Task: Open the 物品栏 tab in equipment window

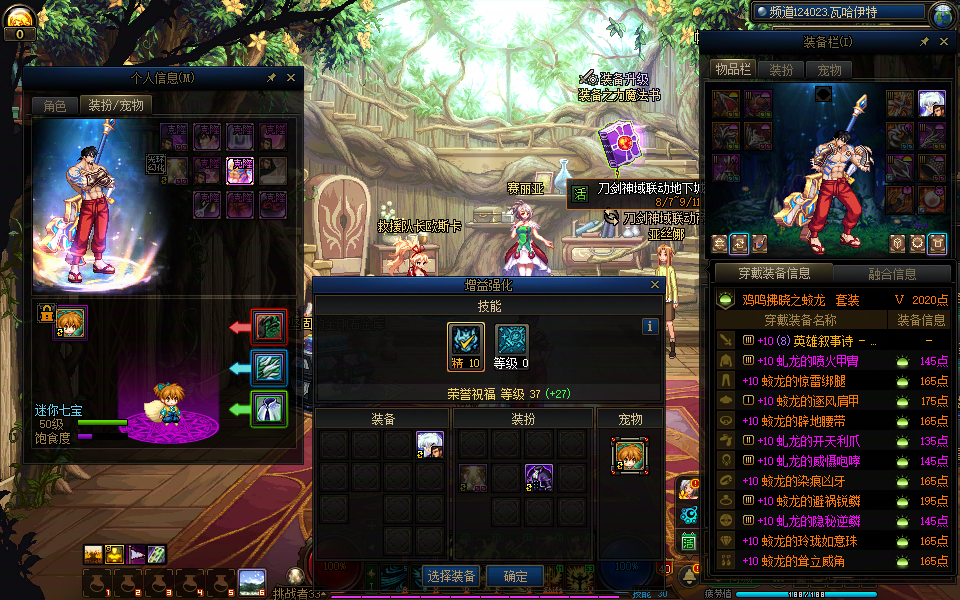Action: 732,70
